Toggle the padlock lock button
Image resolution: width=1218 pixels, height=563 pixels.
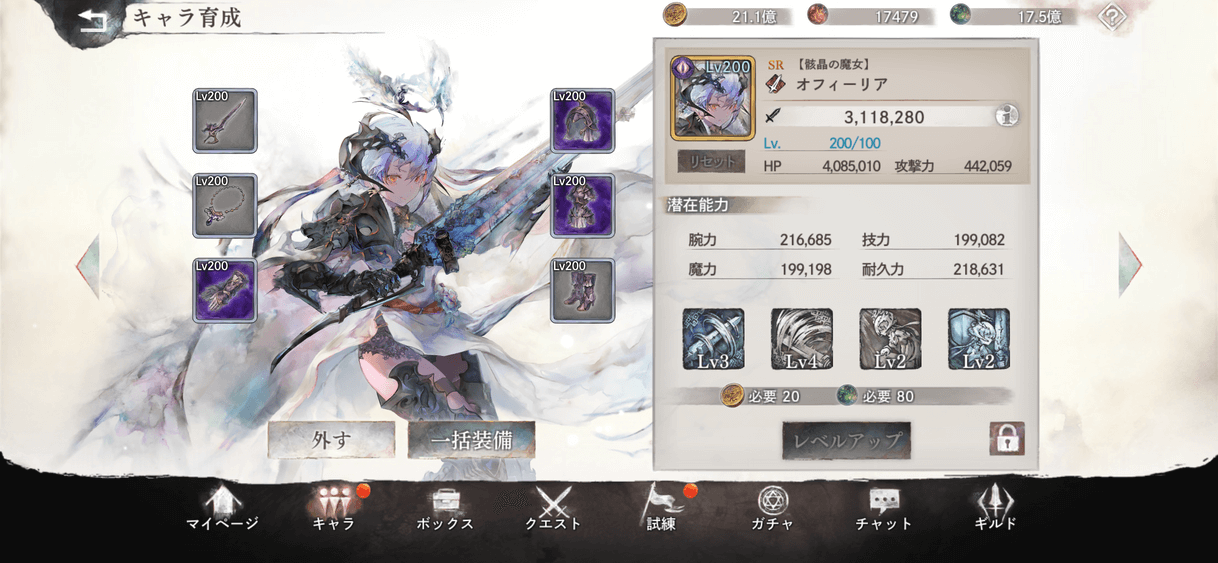pyautogui.click(x=1006, y=438)
